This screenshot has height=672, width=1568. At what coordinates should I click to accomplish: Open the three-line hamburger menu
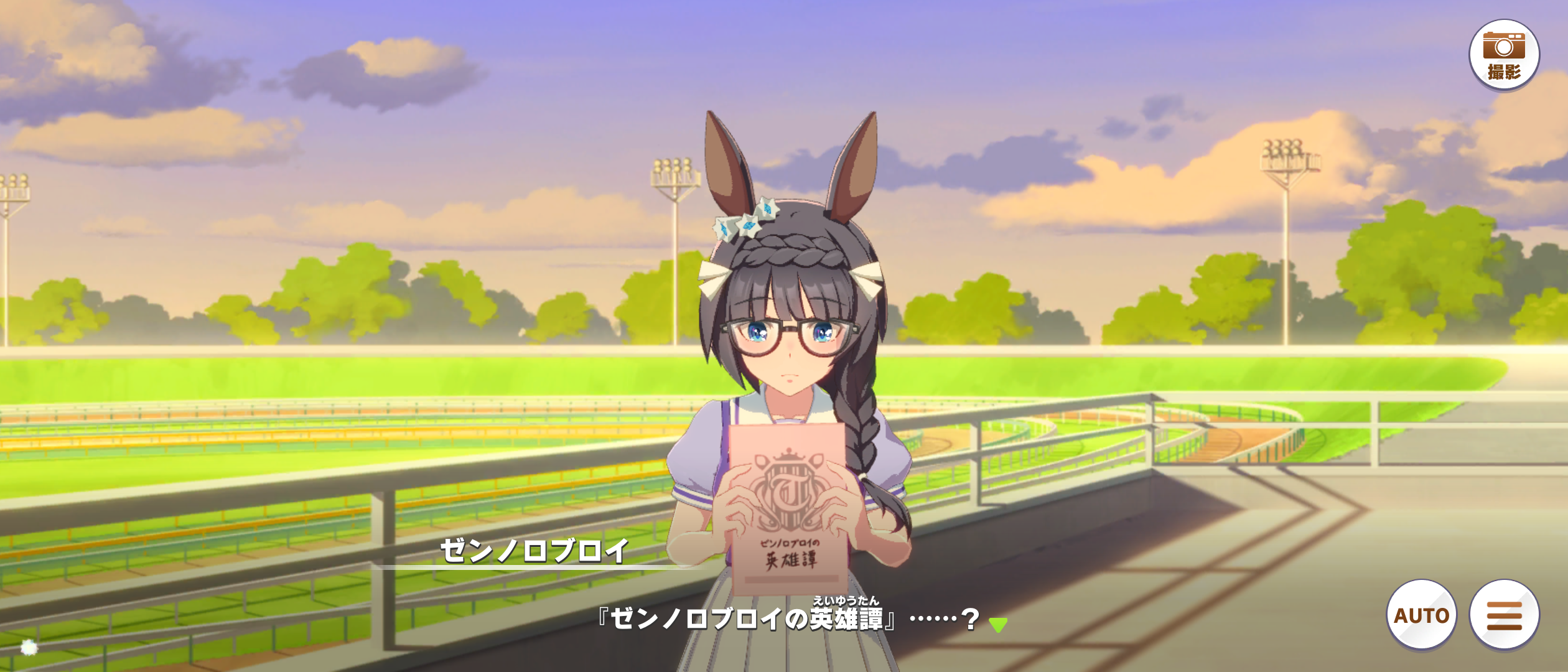tap(1504, 615)
